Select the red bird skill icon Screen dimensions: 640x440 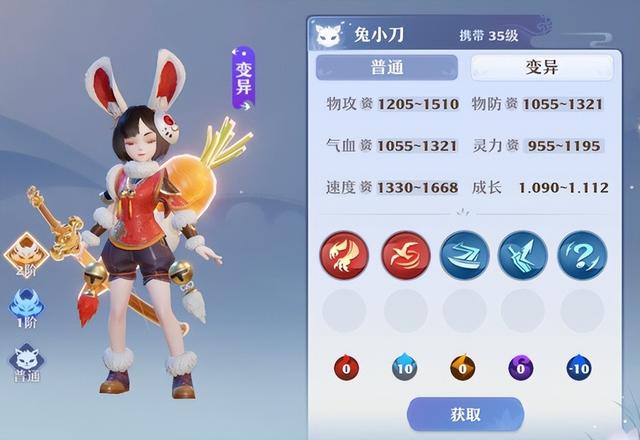click(x=406, y=254)
